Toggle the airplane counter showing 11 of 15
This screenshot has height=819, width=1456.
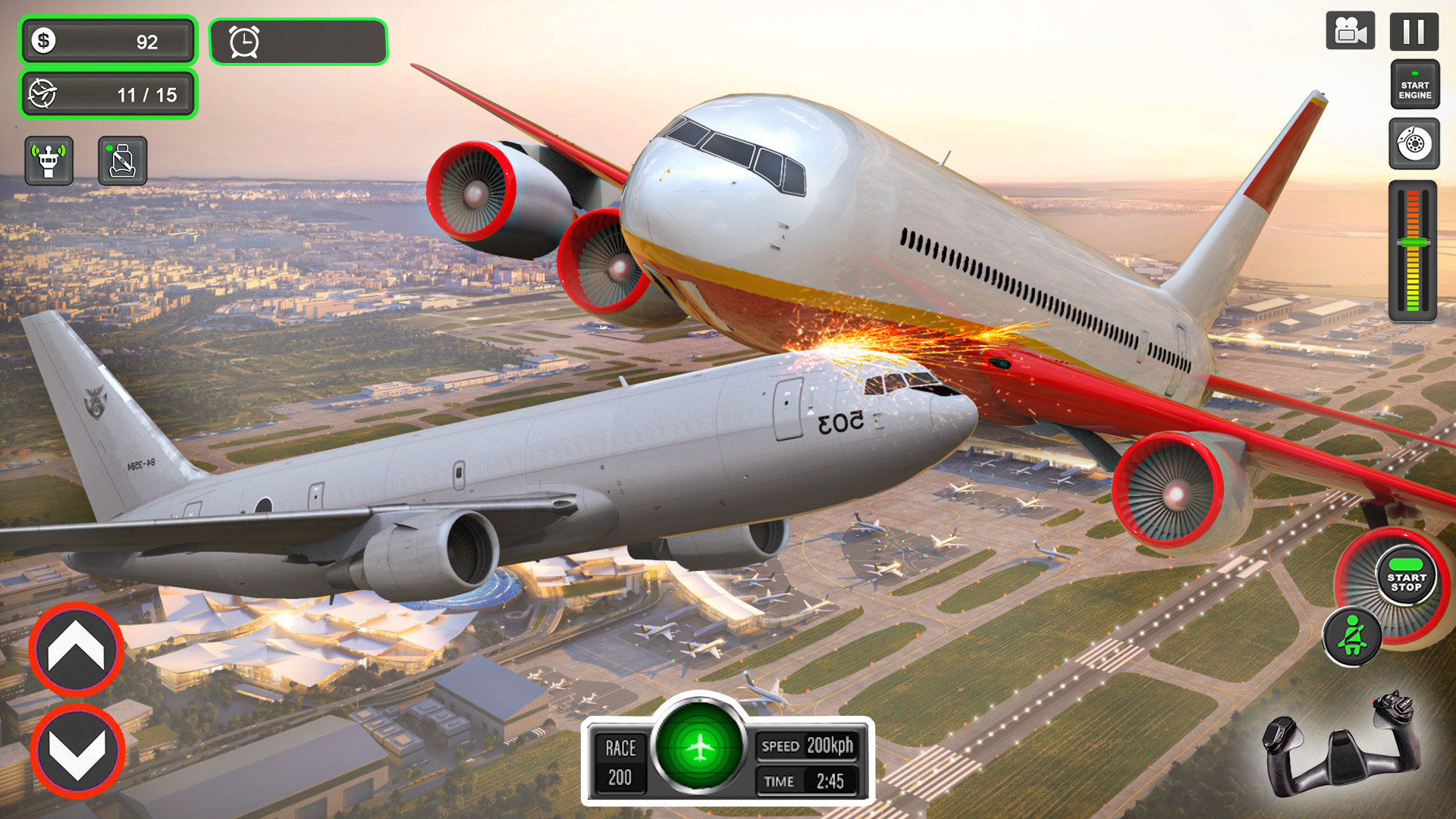108,95
